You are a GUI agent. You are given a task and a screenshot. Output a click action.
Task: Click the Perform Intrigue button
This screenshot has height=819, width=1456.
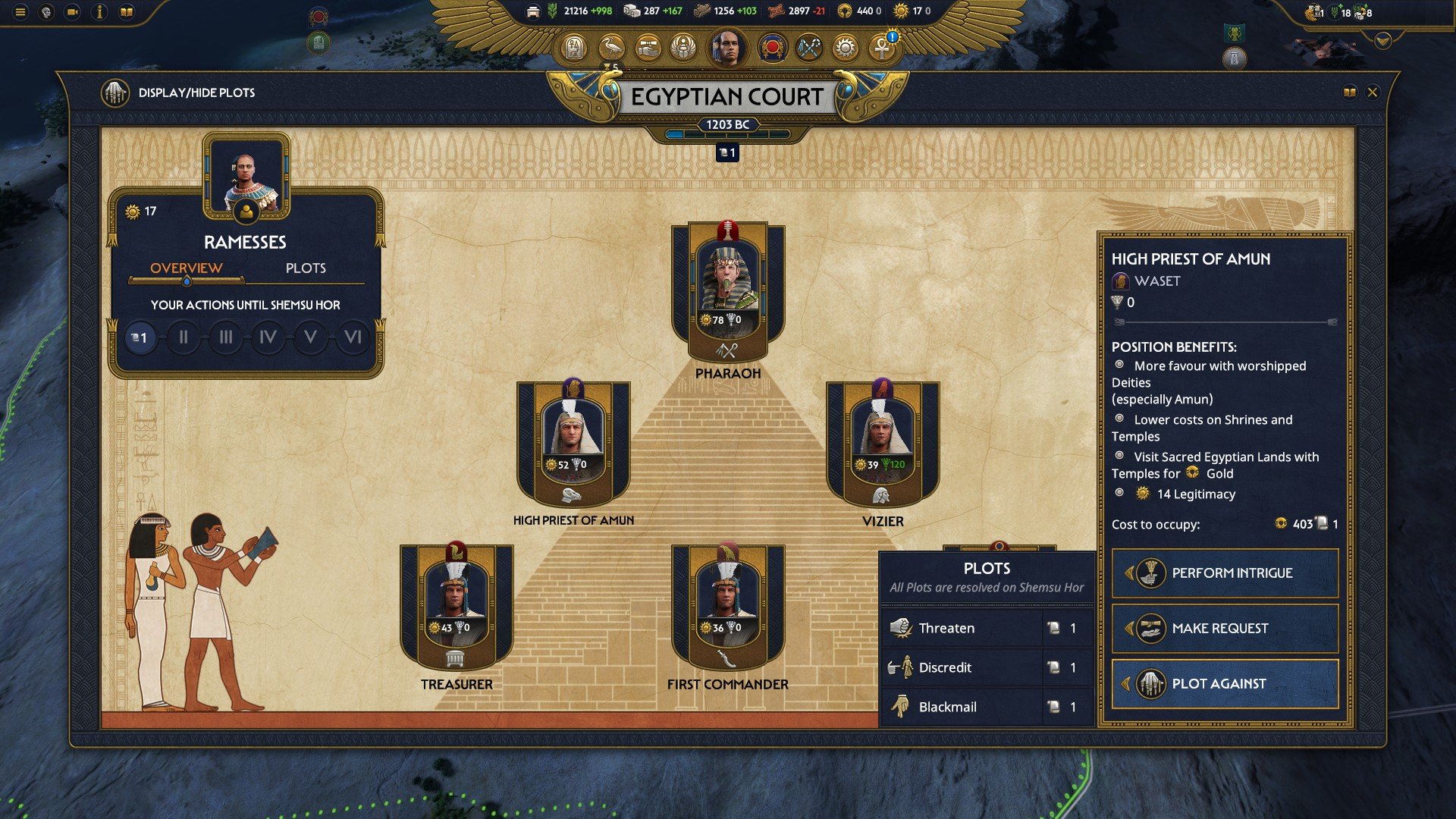[x=1225, y=573]
